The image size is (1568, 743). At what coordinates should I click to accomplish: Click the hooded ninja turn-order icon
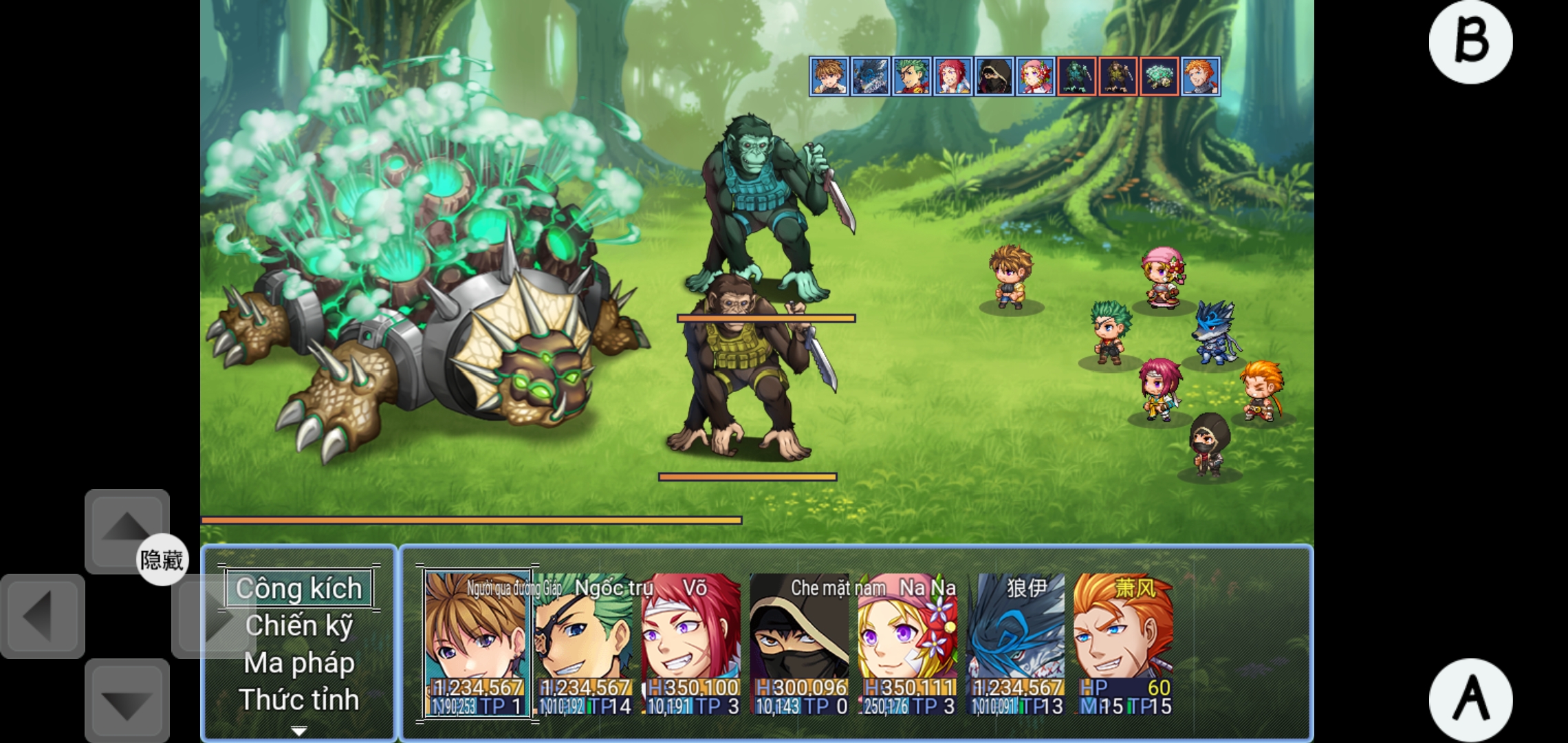994,76
